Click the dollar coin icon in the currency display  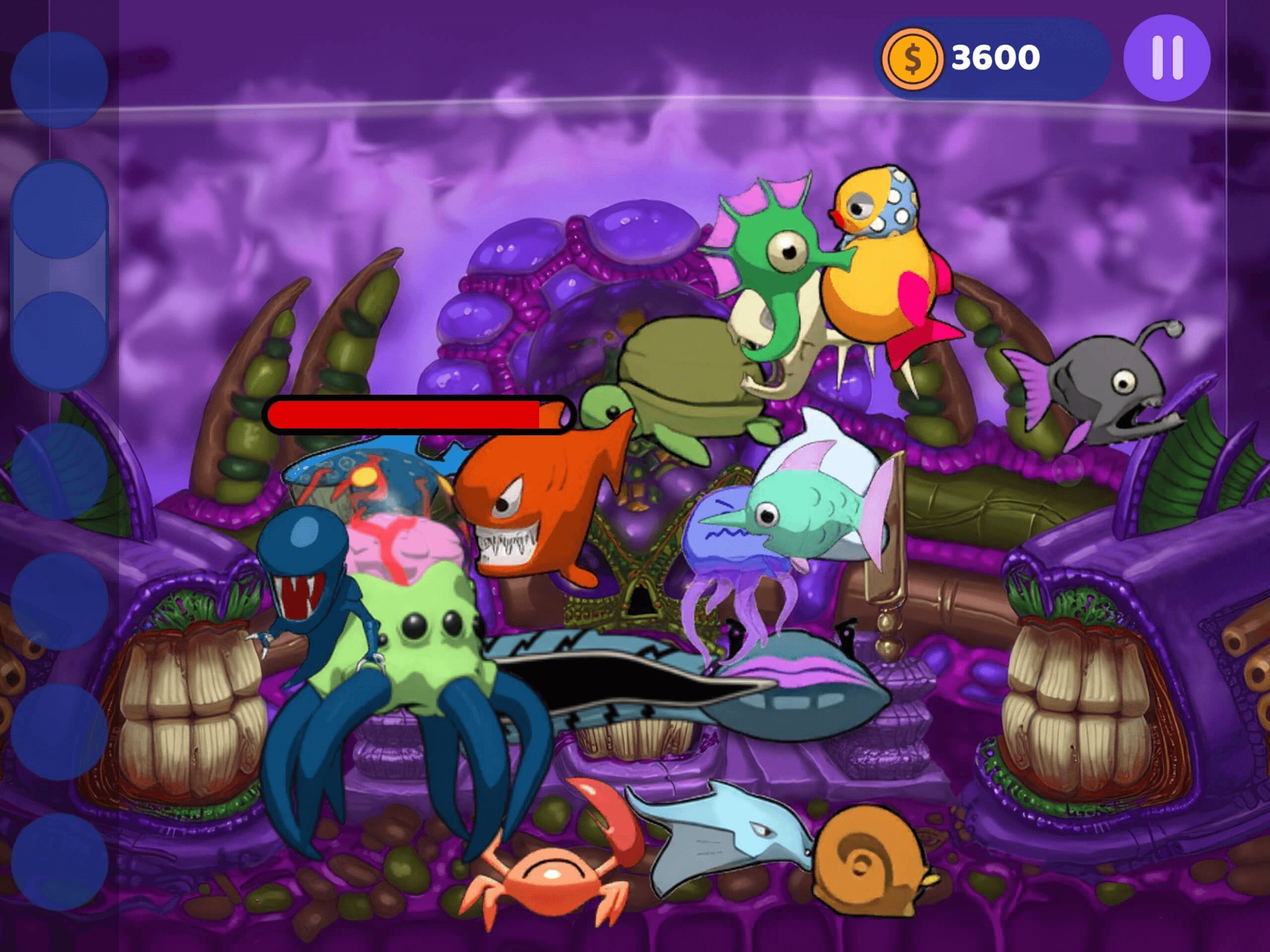pyautogui.click(x=913, y=56)
